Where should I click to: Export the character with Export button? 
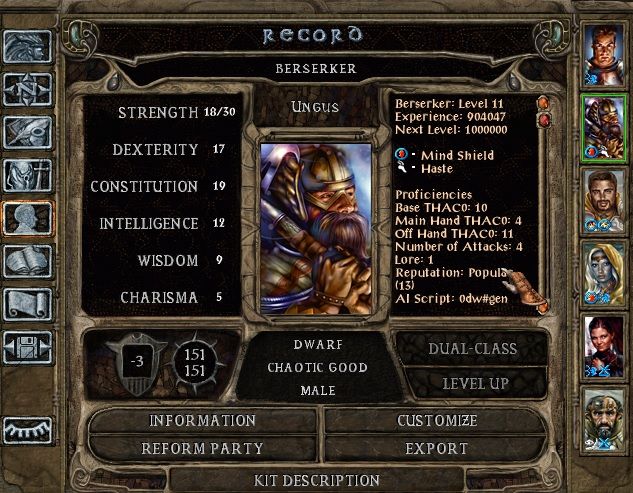[437, 448]
